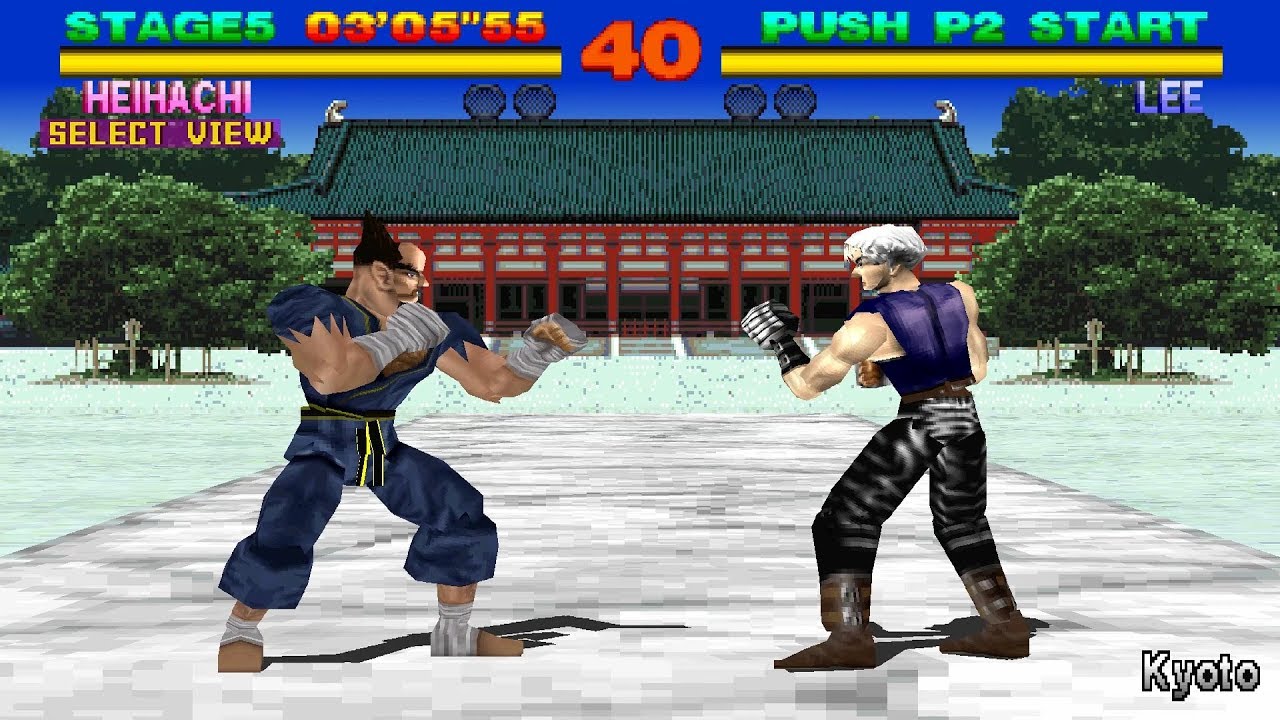Viewport: 1280px width, 720px height.
Task: Click the HEIHACHI name label
Action: coord(167,97)
